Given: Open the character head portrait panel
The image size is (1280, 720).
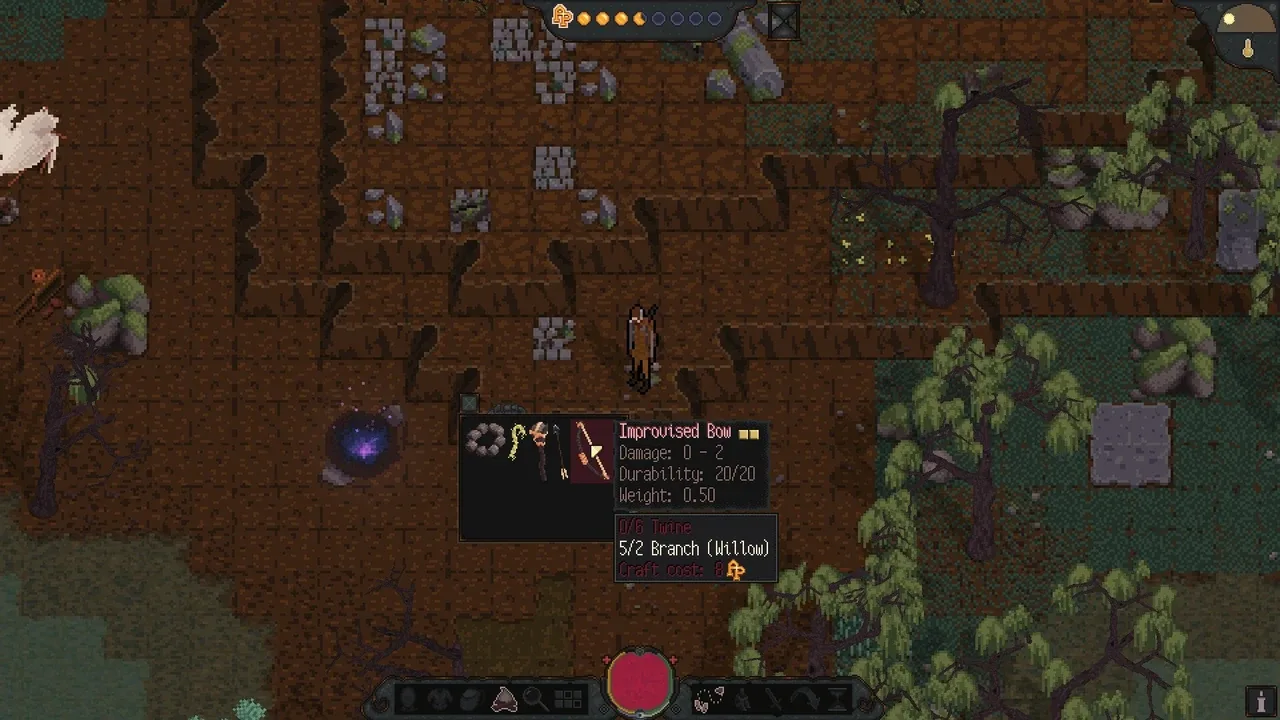Looking at the screenshot, I should tap(407, 699).
